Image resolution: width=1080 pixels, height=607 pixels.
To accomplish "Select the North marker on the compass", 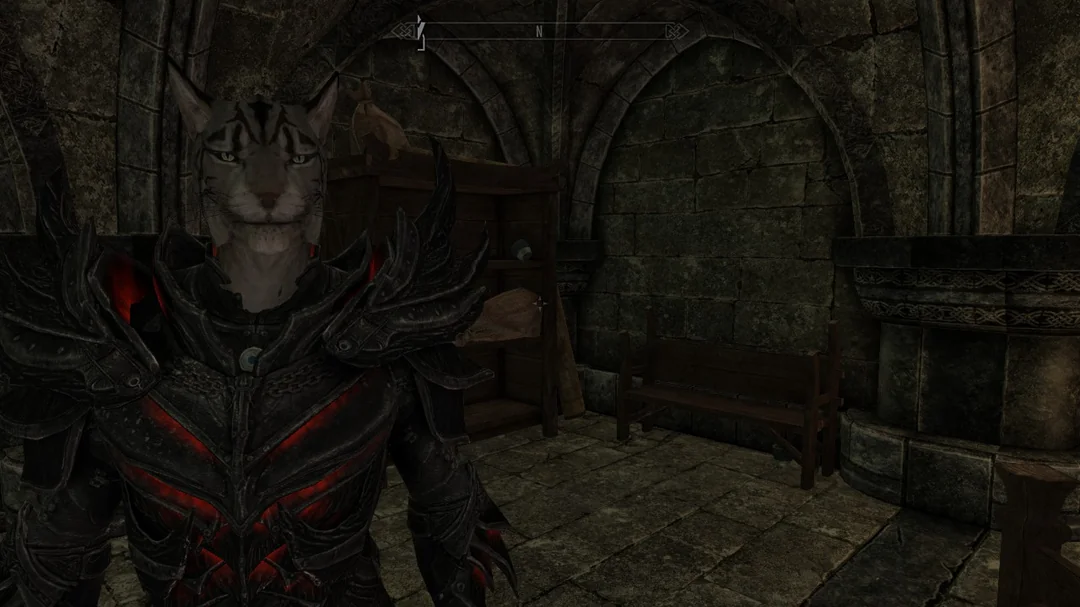I will 539,31.
